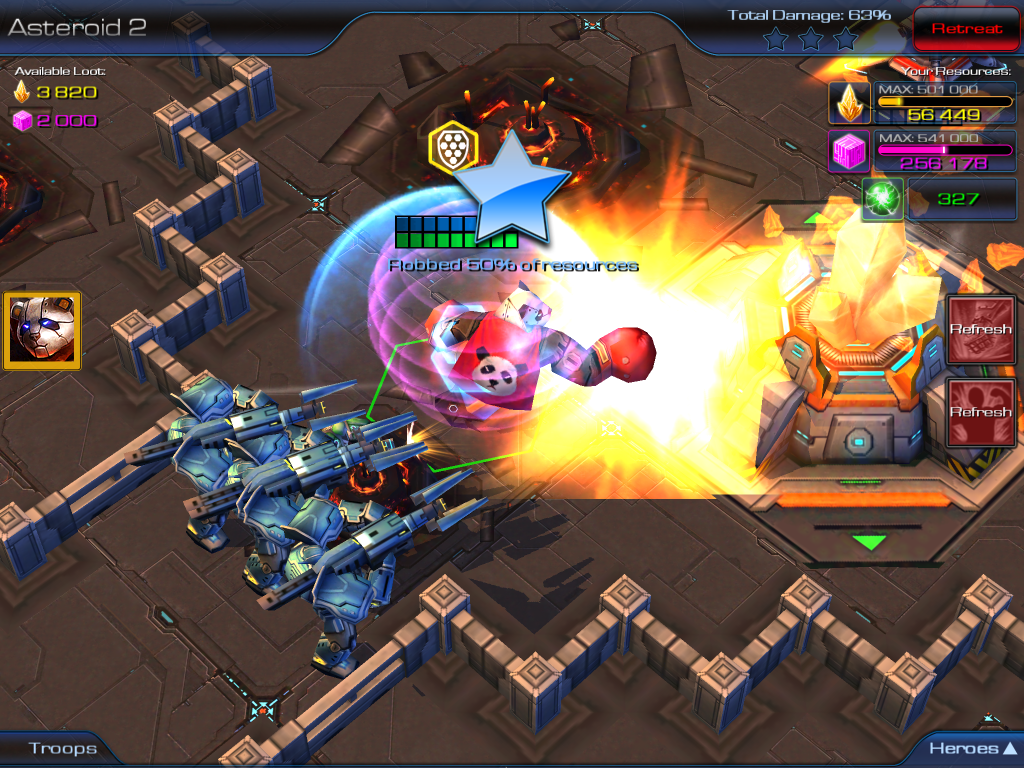Image resolution: width=1024 pixels, height=768 pixels.
Task: Tap the upper Refresh ability button
Action: pos(980,328)
